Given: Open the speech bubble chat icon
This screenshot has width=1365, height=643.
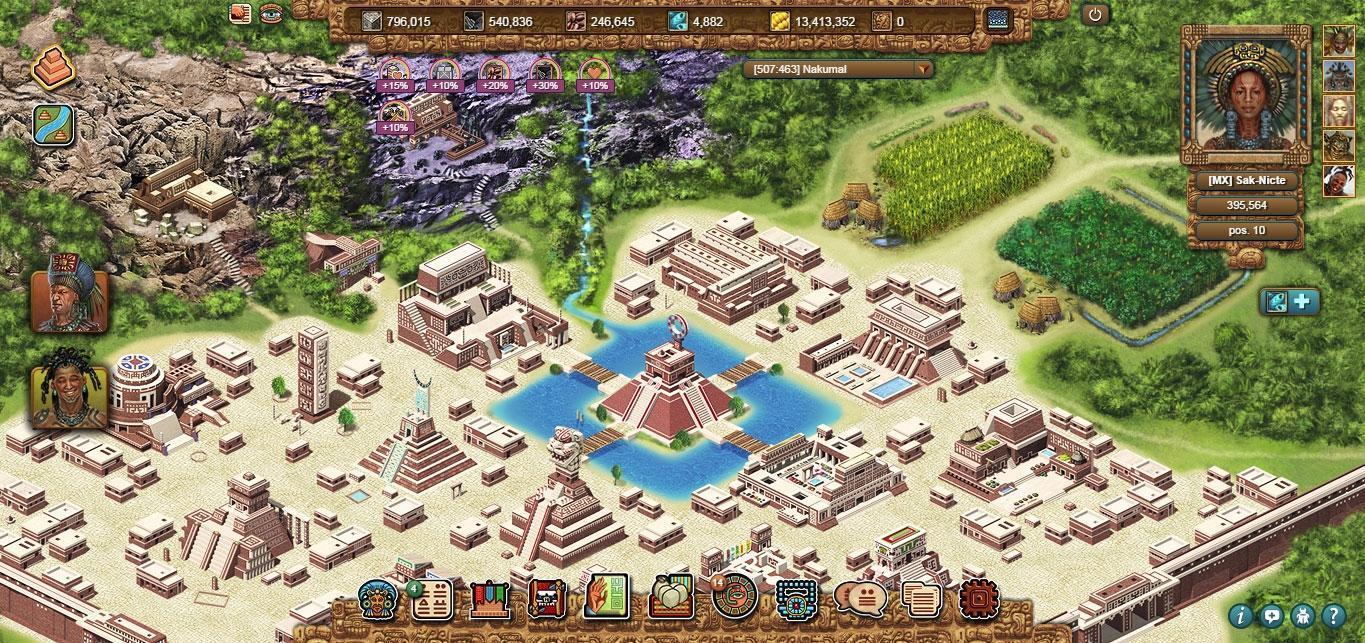Looking at the screenshot, I should coord(859,599).
